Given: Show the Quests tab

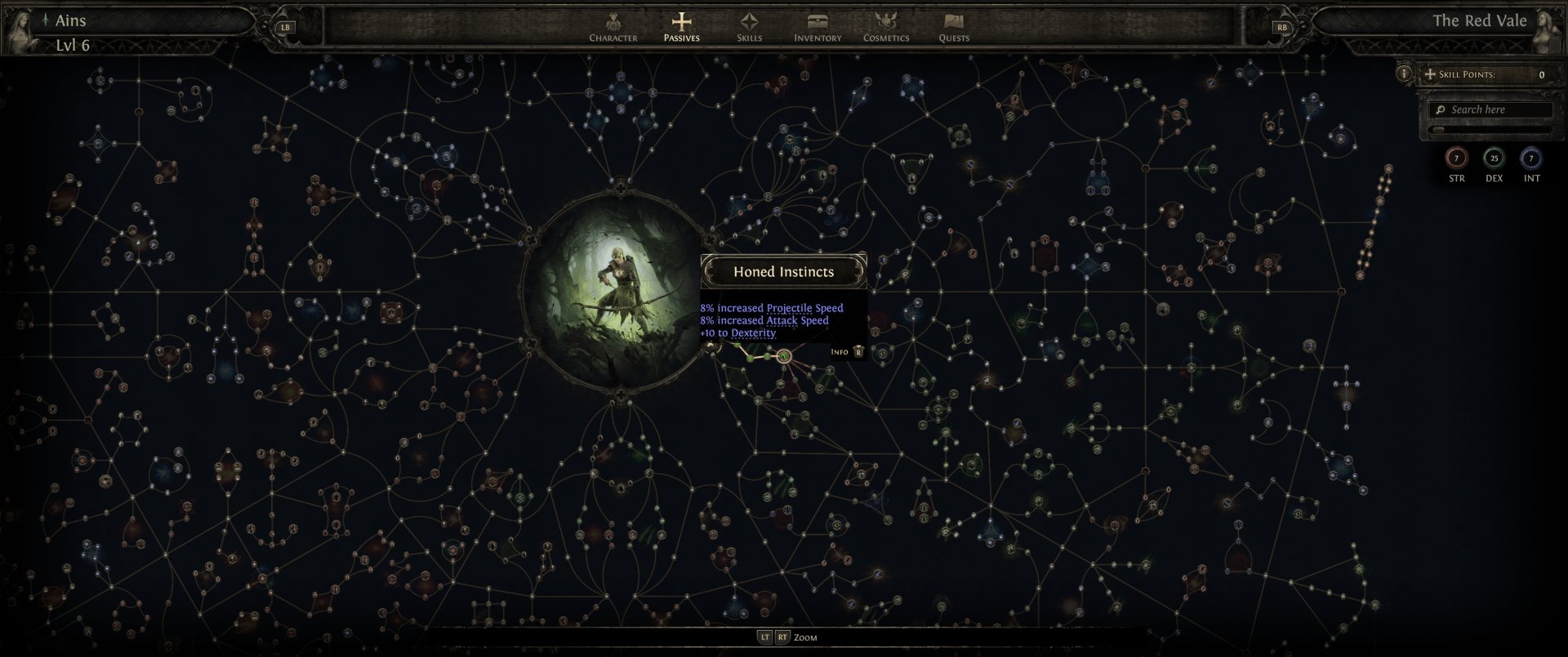Looking at the screenshot, I should 954,27.
